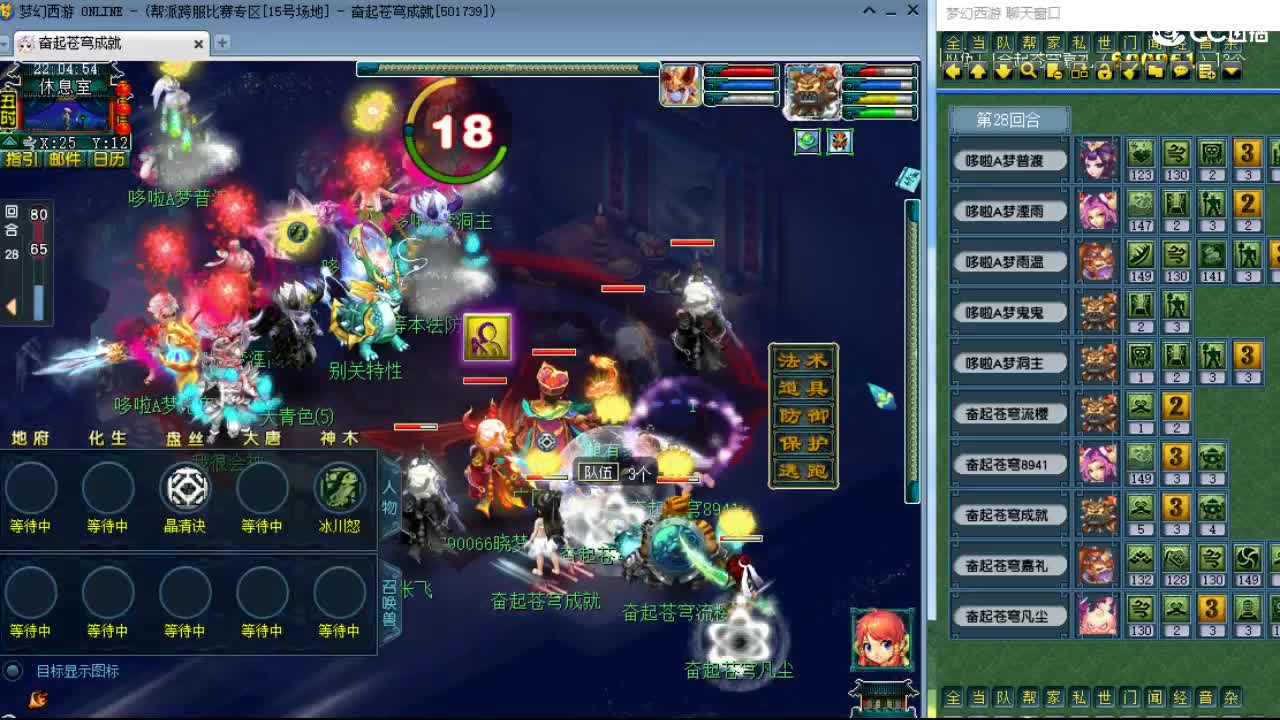Click the magnifier search icon in chat toolbar

tap(1030, 71)
